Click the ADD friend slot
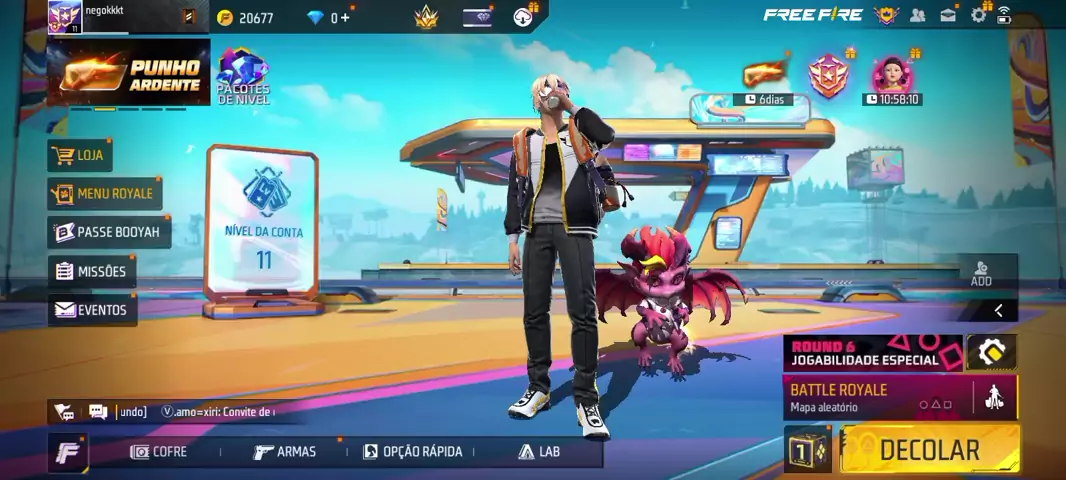 [x=981, y=273]
